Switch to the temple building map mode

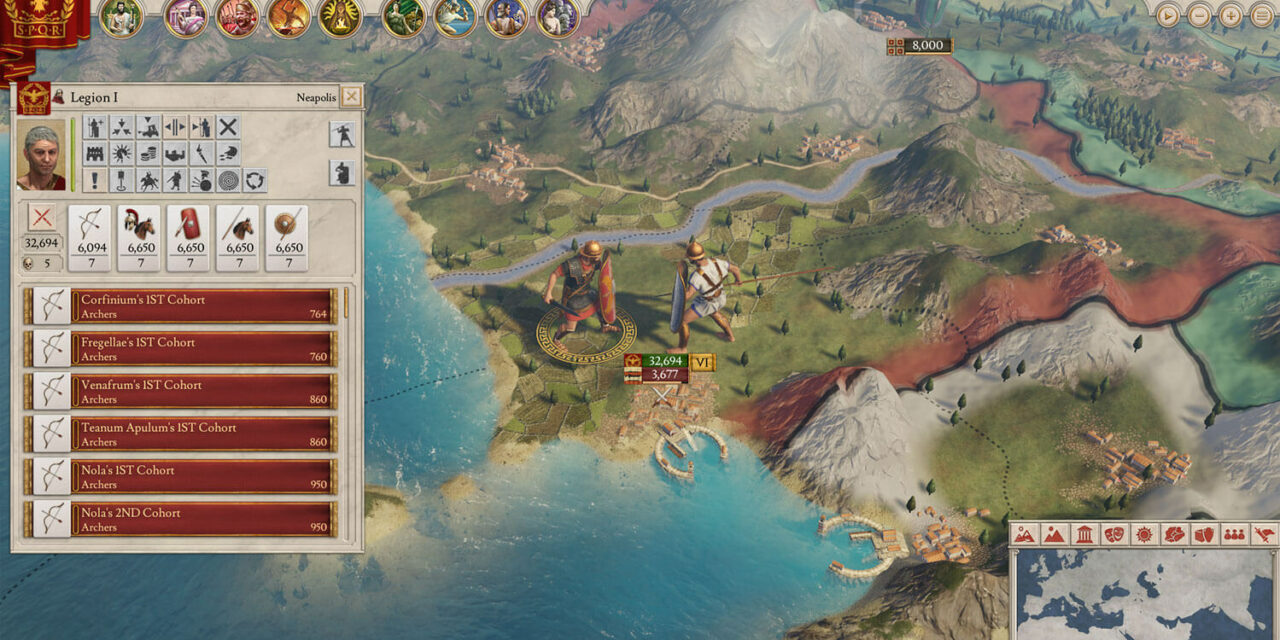1084,535
